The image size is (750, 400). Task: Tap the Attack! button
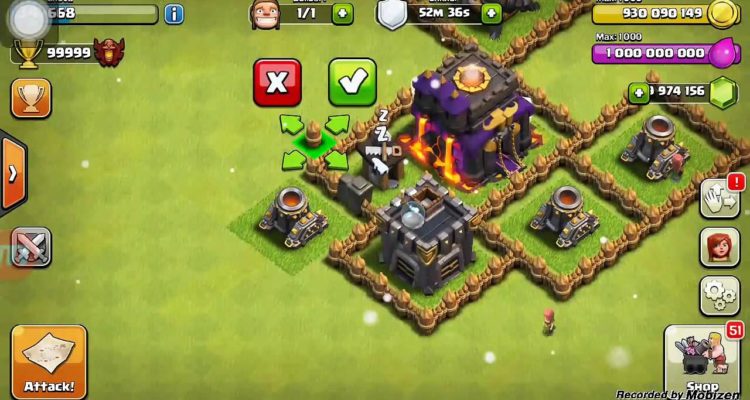pyautogui.click(x=49, y=361)
